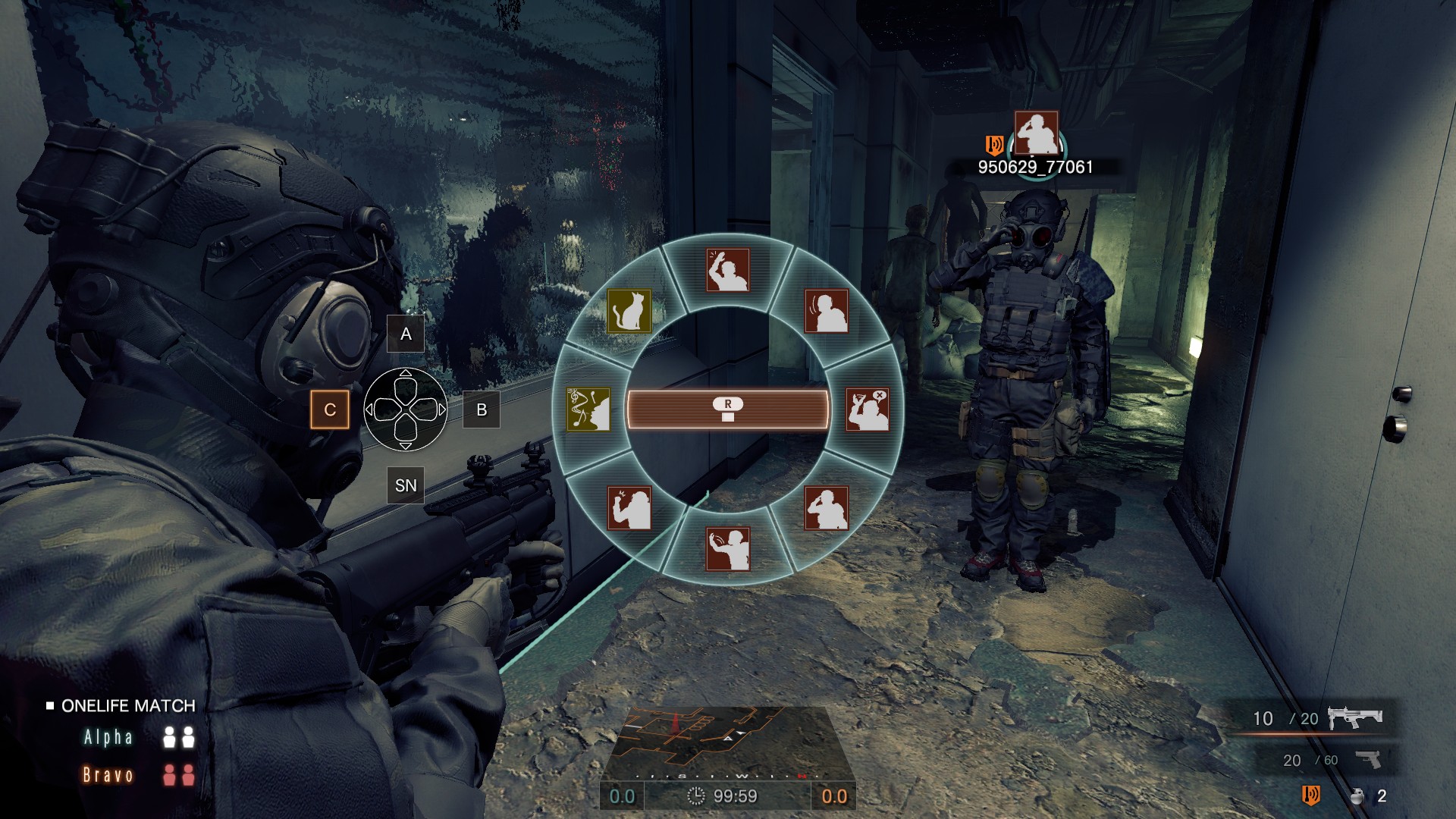Image resolution: width=1456 pixels, height=819 pixels.
Task: Pick the hand-to-ear listening emote
Action: [826, 311]
